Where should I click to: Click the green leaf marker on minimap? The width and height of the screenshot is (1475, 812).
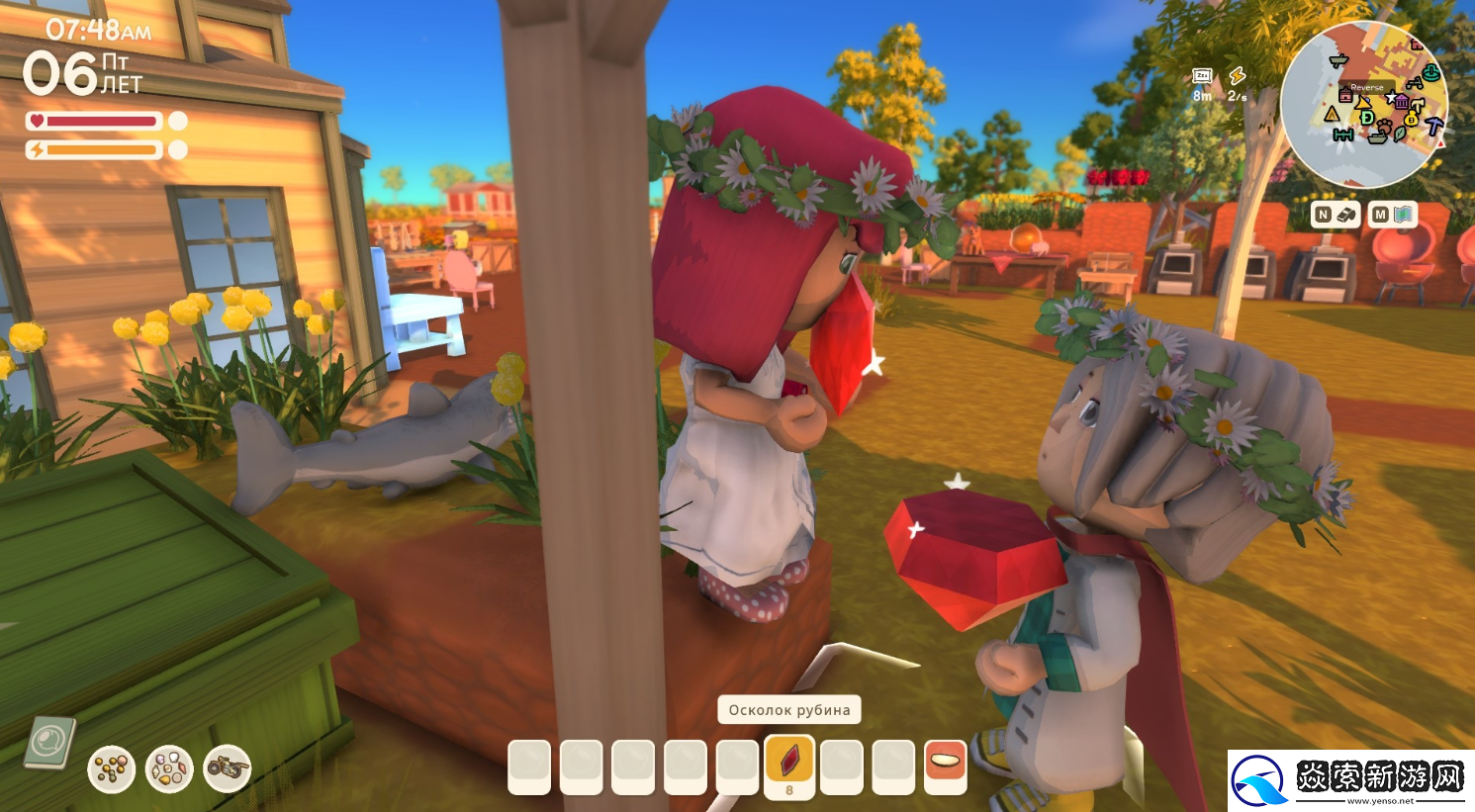tap(1400, 134)
